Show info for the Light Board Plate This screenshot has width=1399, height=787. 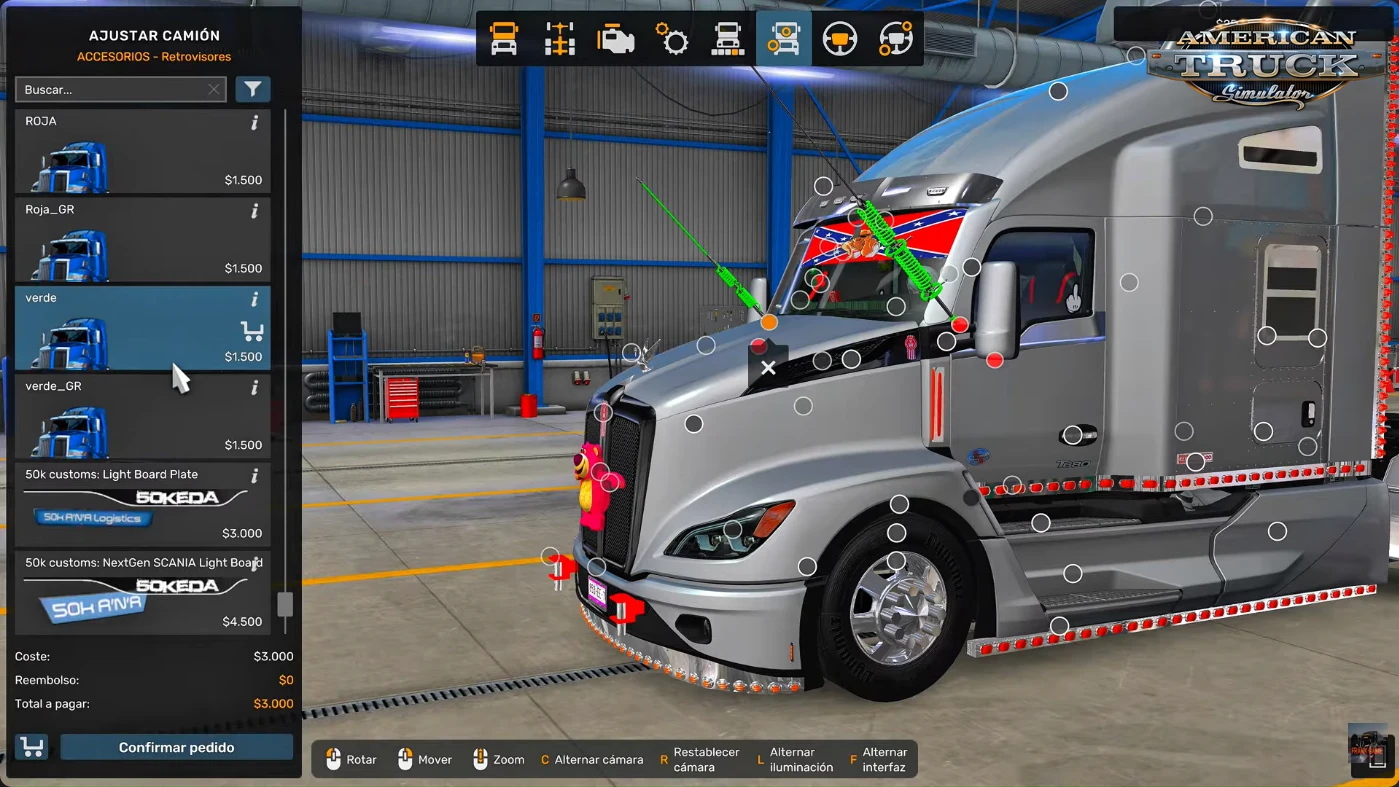point(255,476)
